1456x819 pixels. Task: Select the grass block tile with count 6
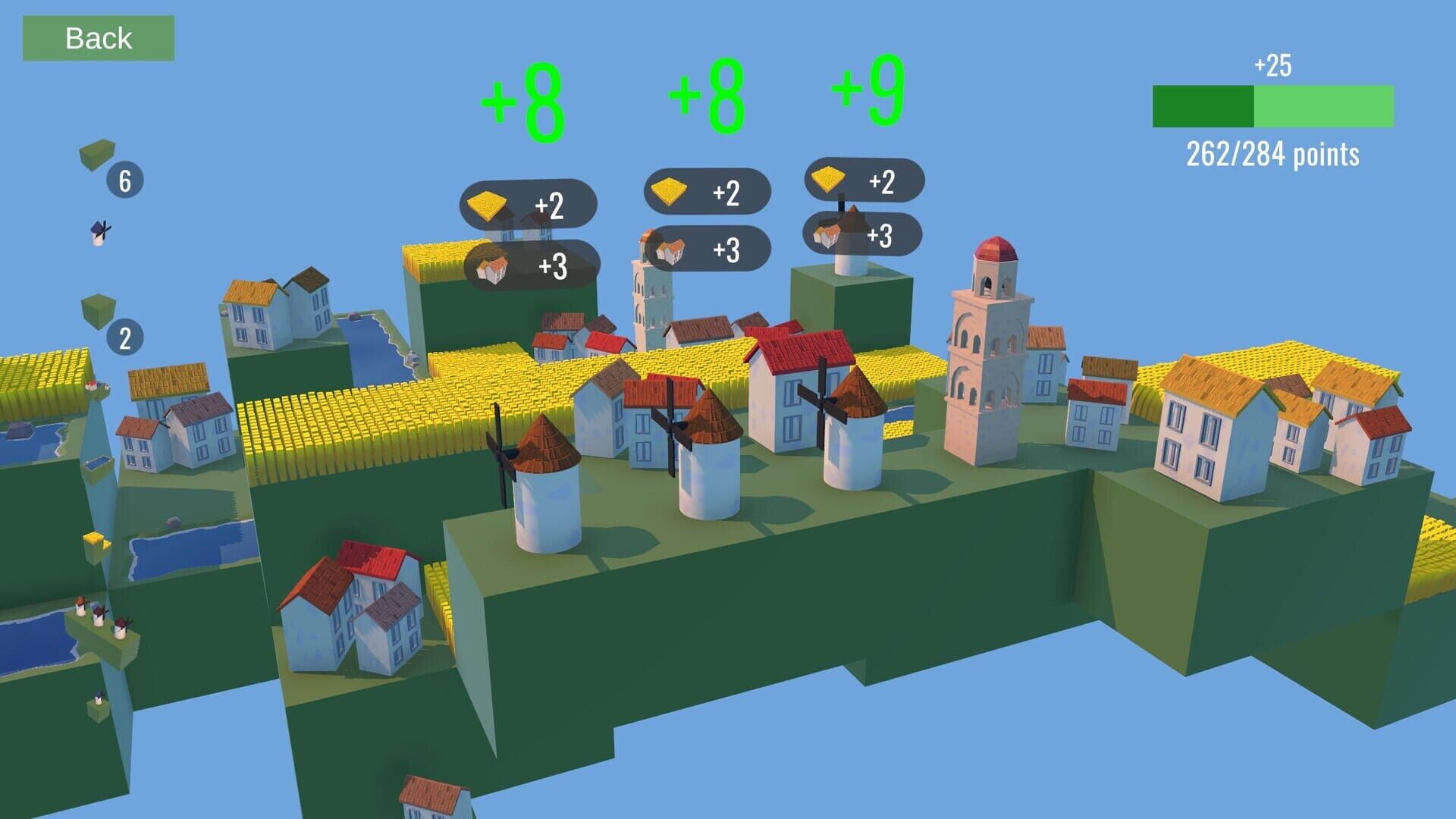click(96, 155)
